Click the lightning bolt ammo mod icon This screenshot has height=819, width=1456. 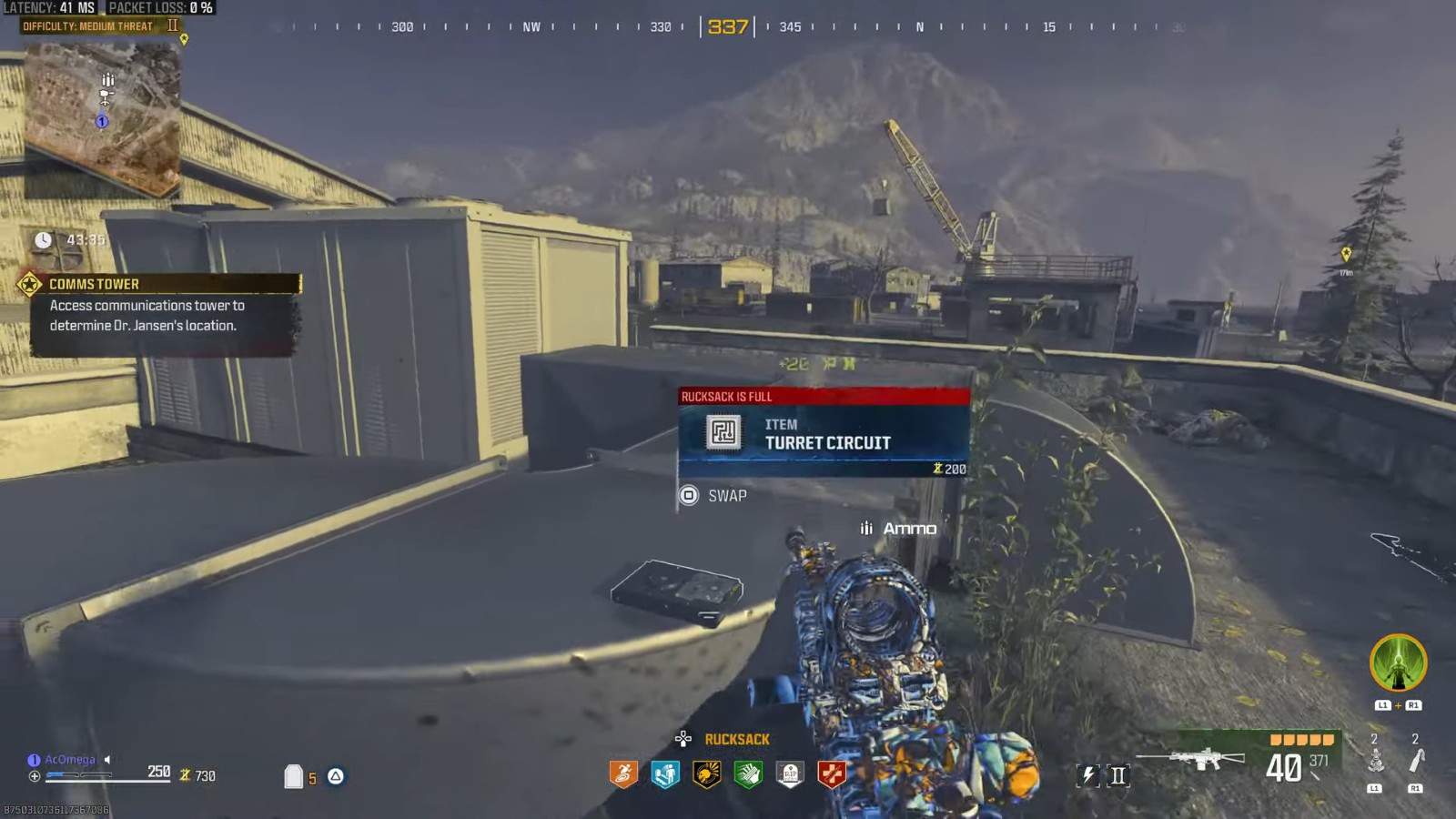(x=1088, y=775)
